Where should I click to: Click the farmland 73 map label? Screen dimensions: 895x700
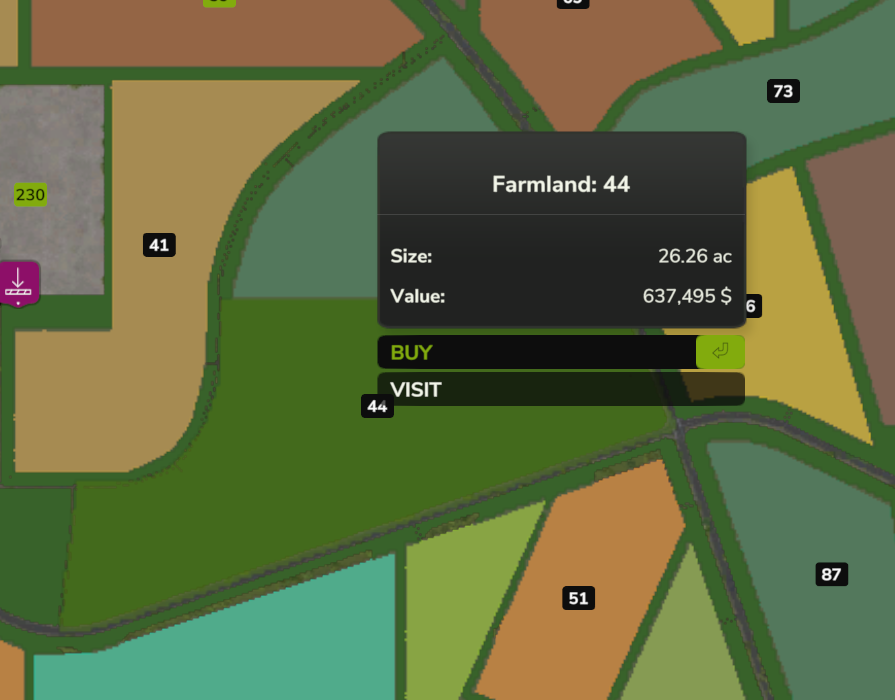click(x=783, y=92)
